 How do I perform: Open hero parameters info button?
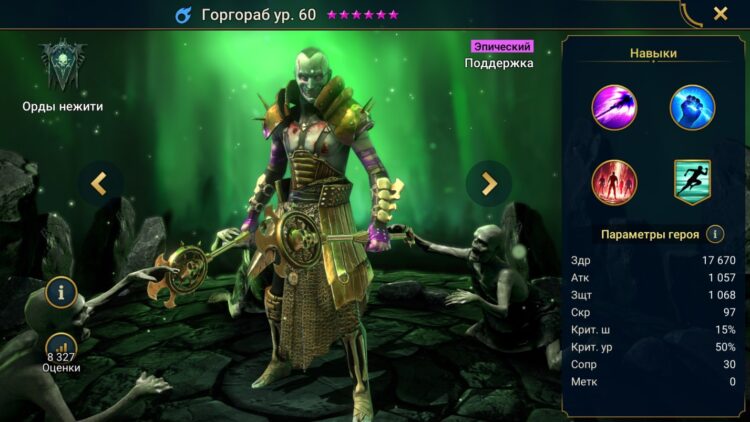tap(715, 234)
